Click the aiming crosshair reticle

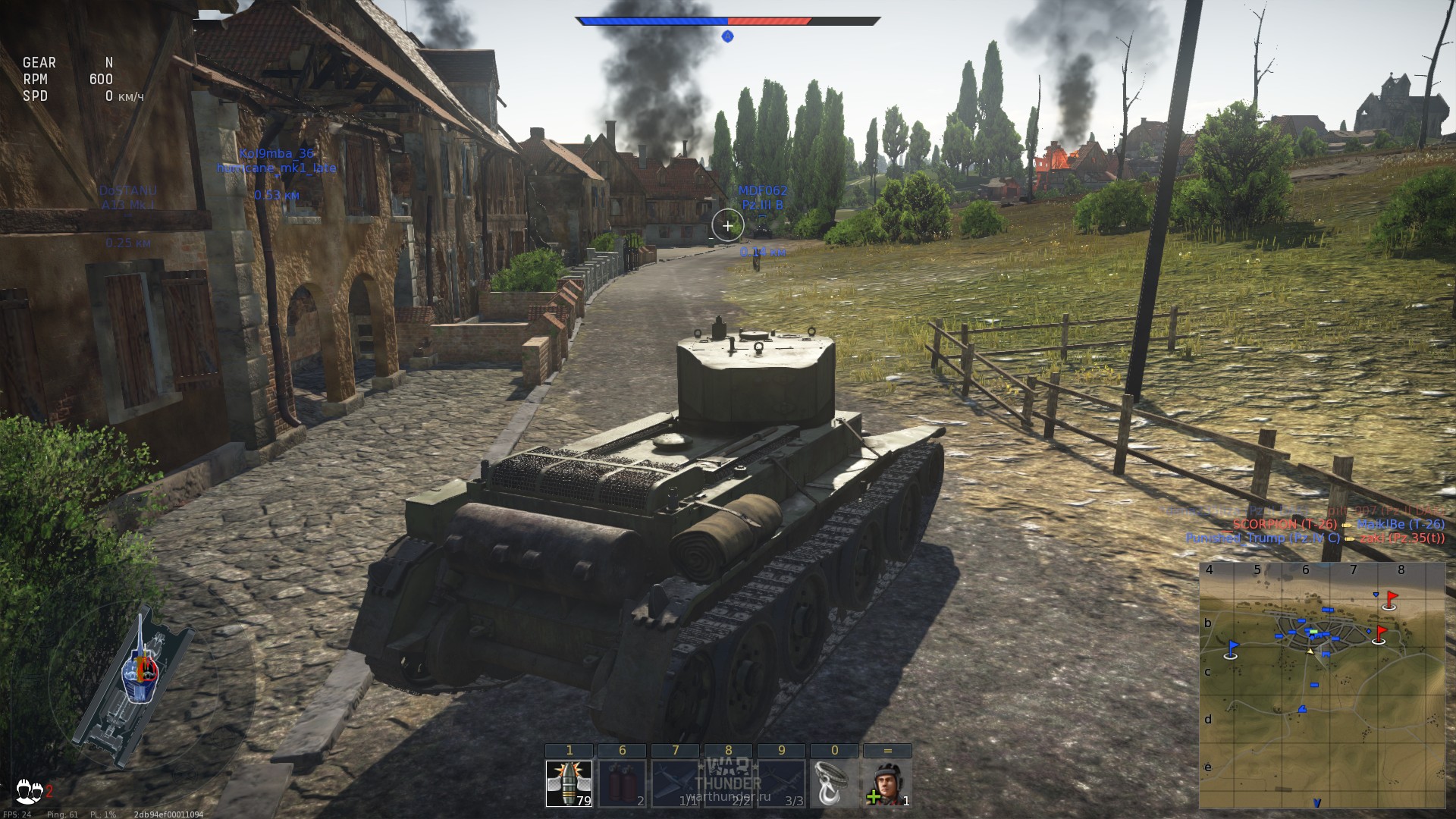727,225
